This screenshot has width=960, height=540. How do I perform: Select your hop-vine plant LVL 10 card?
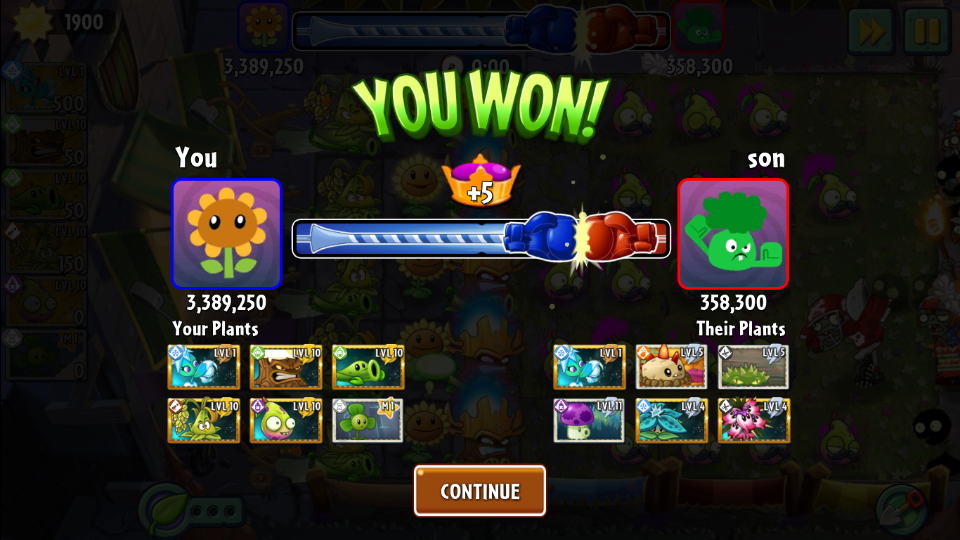click(x=204, y=420)
